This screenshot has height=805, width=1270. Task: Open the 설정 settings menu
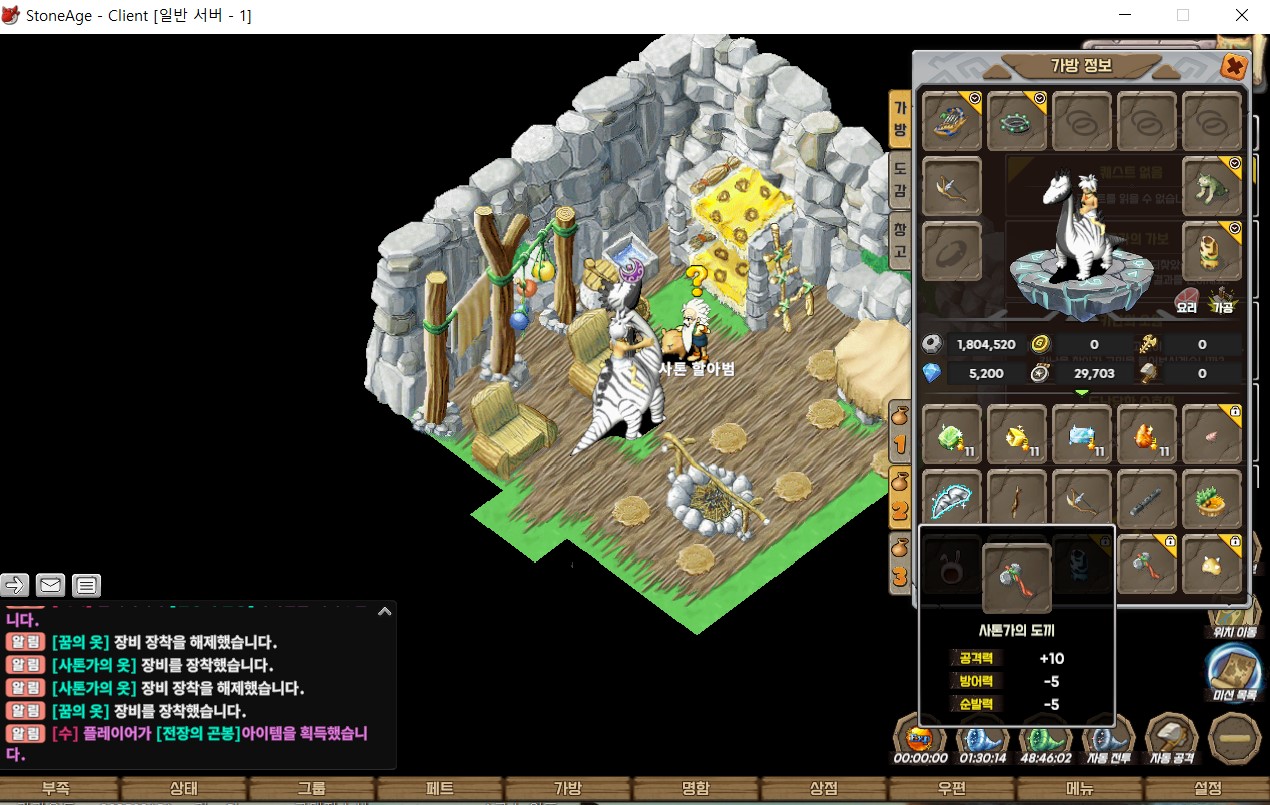click(1207, 788)
